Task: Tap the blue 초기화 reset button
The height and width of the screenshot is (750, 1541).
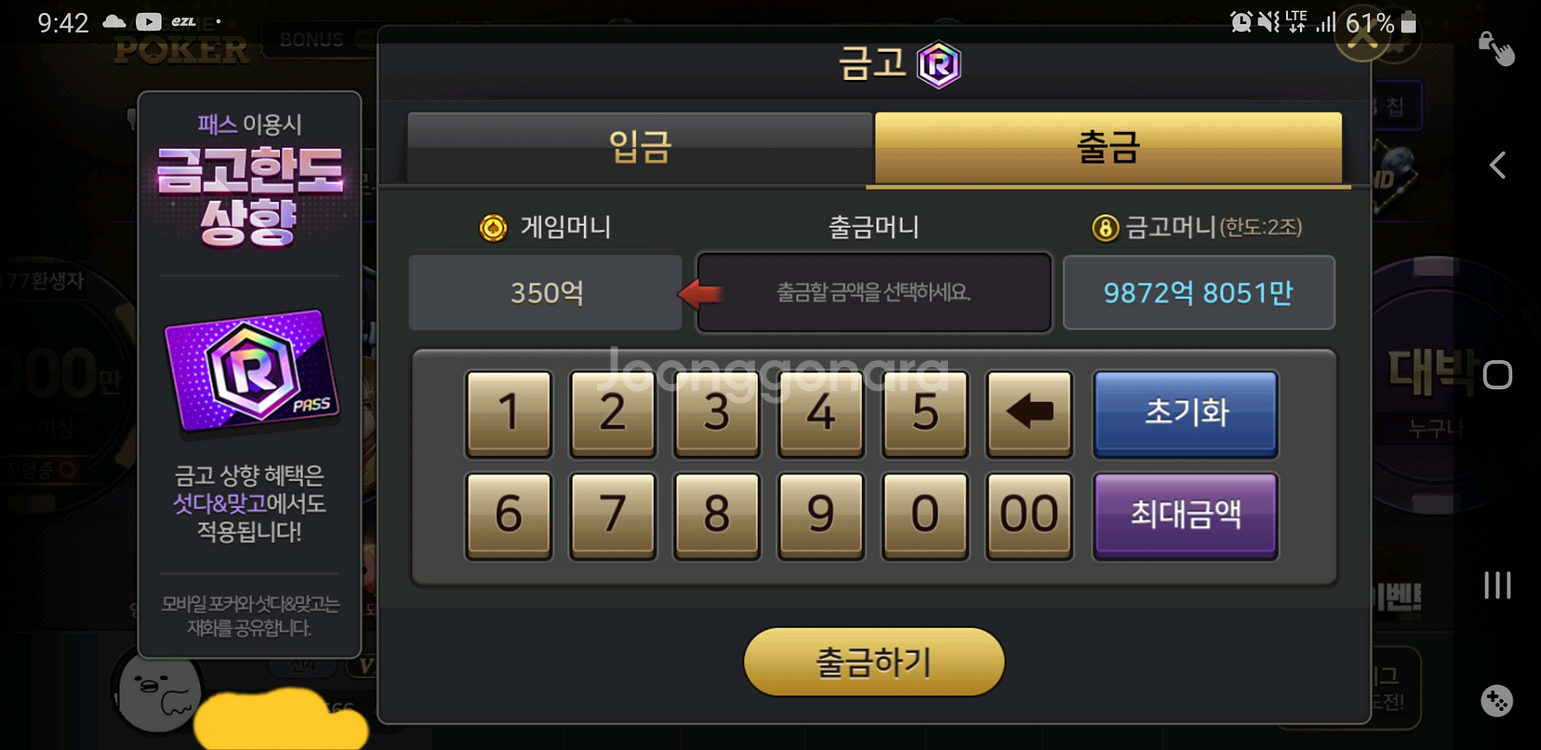Action: (x=1185, y=414)
